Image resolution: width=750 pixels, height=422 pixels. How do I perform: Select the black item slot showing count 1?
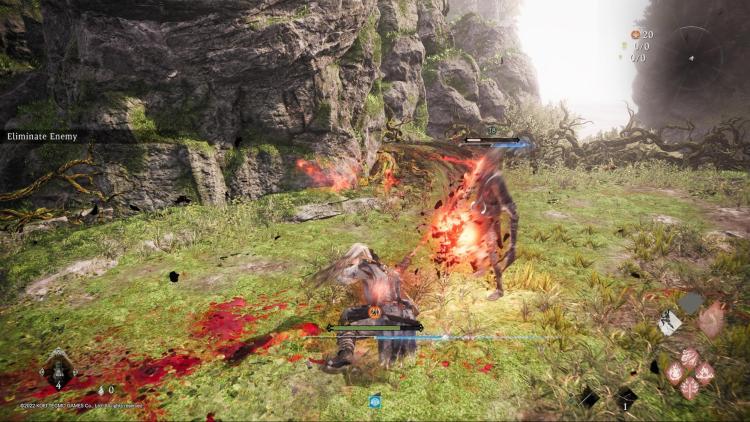(x=626, y=397)
